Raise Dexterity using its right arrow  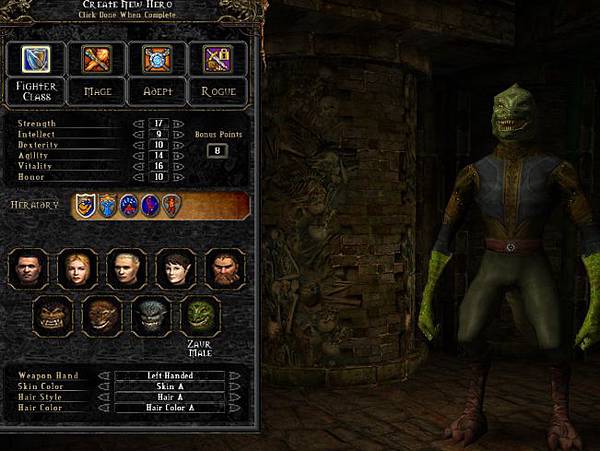[179, 145]
